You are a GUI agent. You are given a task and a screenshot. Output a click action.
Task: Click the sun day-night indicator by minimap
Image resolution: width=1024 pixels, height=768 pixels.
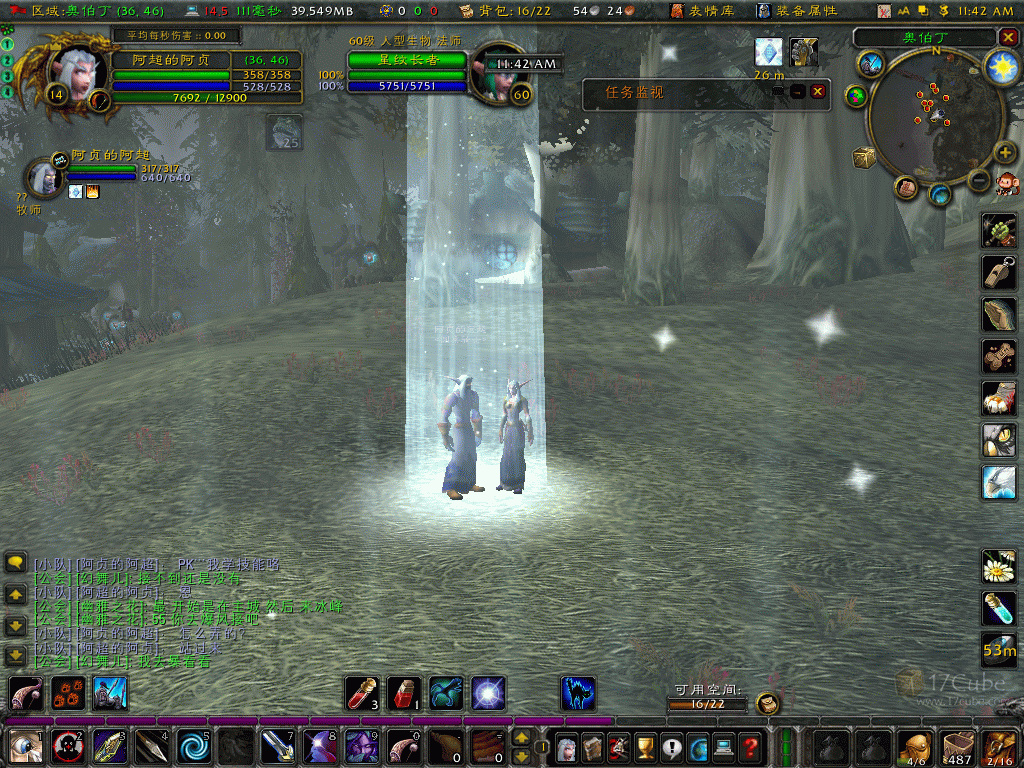(x=1000, y=66)
